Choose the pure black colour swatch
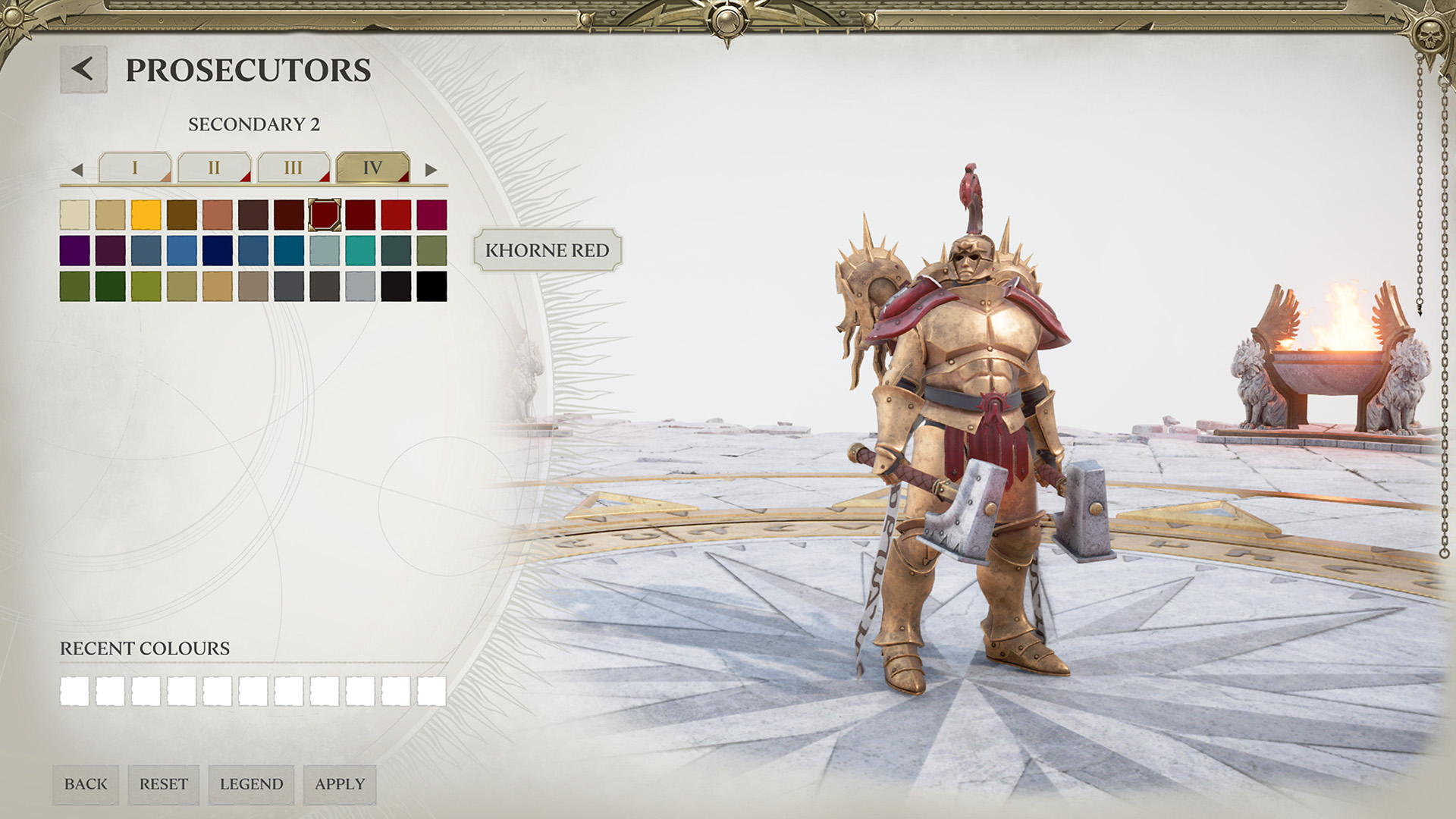 coord(431,287)
